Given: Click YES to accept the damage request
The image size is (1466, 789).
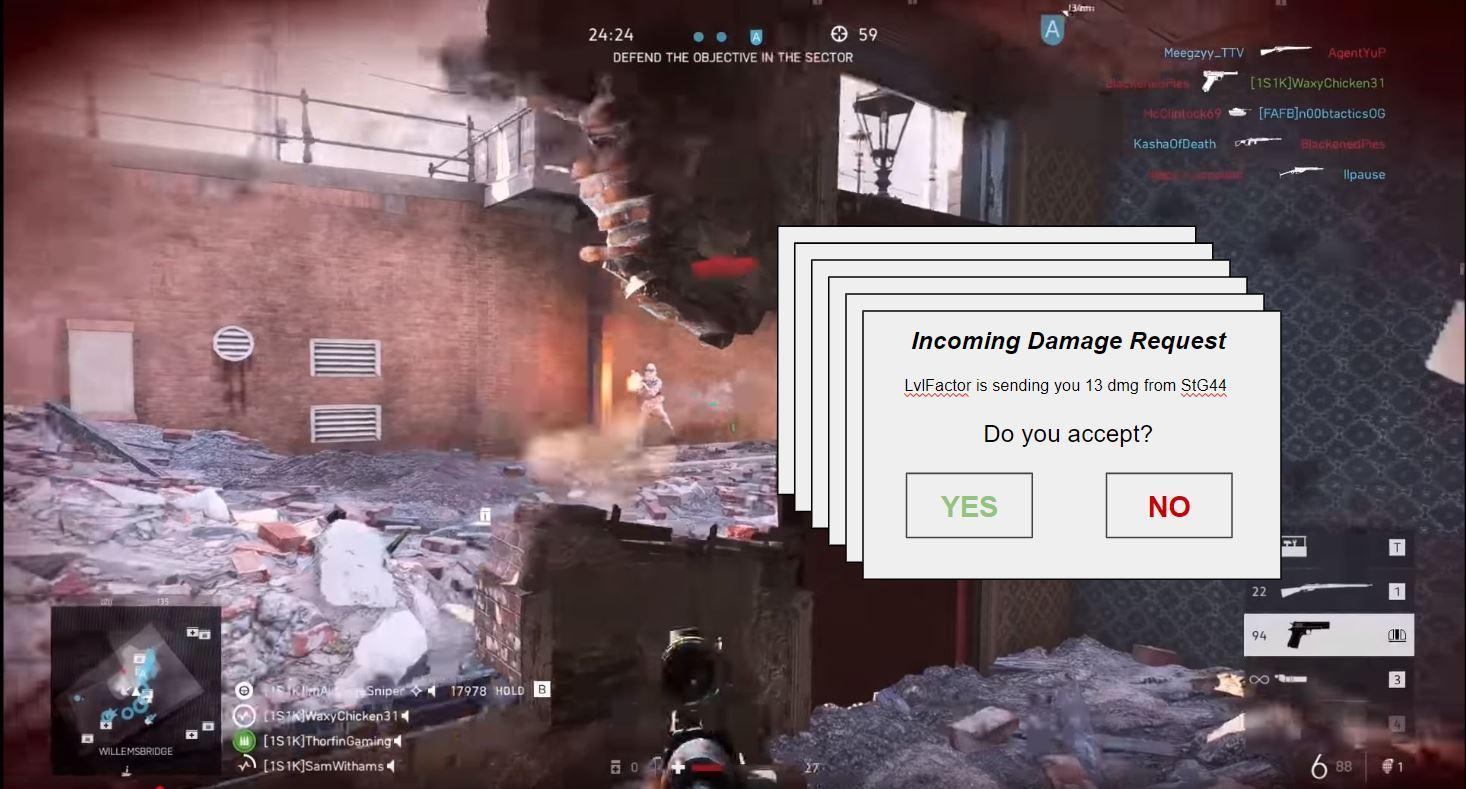Looking at the screenshot, I should (x=968, y=505).
